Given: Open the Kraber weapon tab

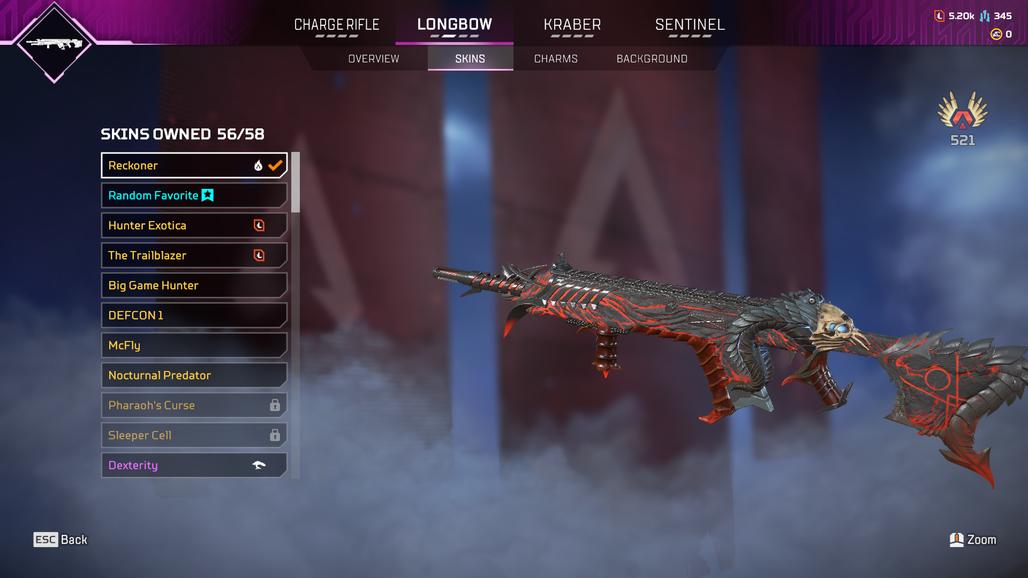Looking at the screenshot, I should point(572,25).
